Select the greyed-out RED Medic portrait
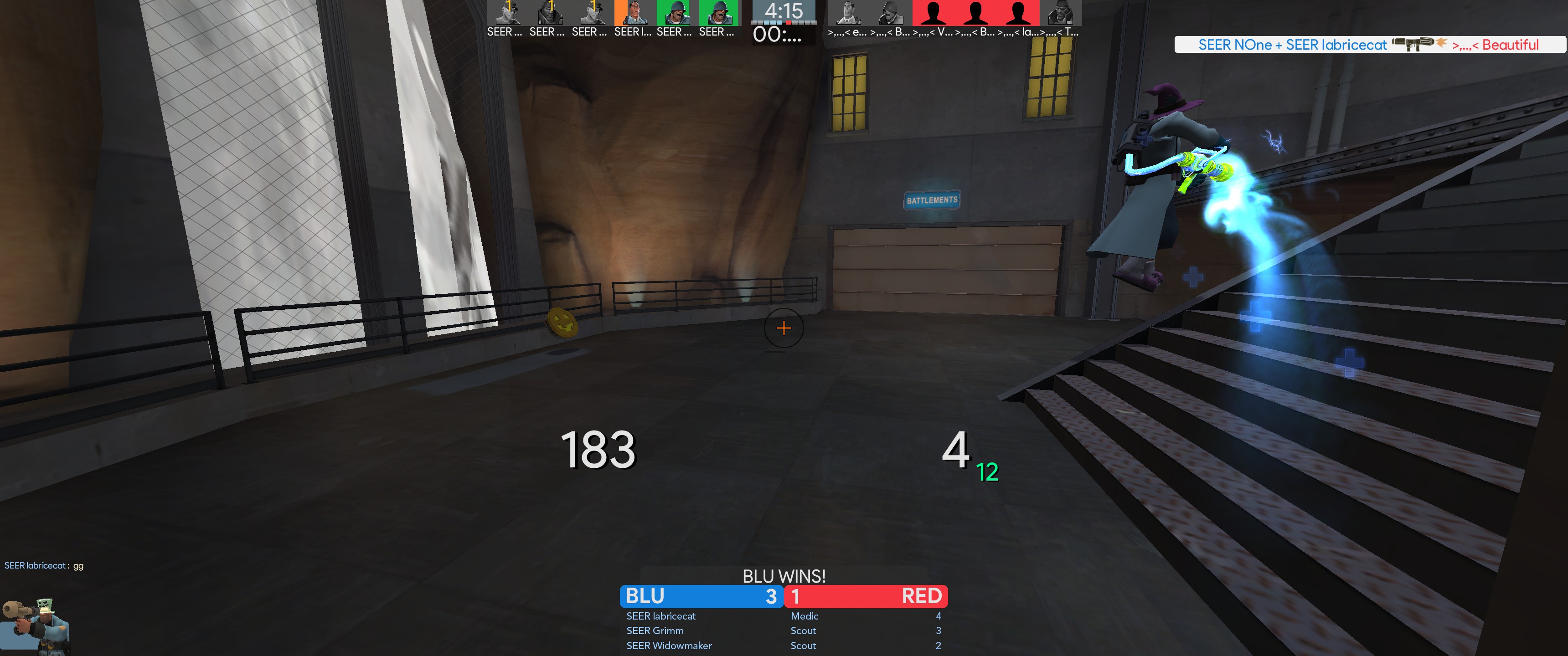The width and height of the screenshot is (1568, 656). (x=847, y=13)
